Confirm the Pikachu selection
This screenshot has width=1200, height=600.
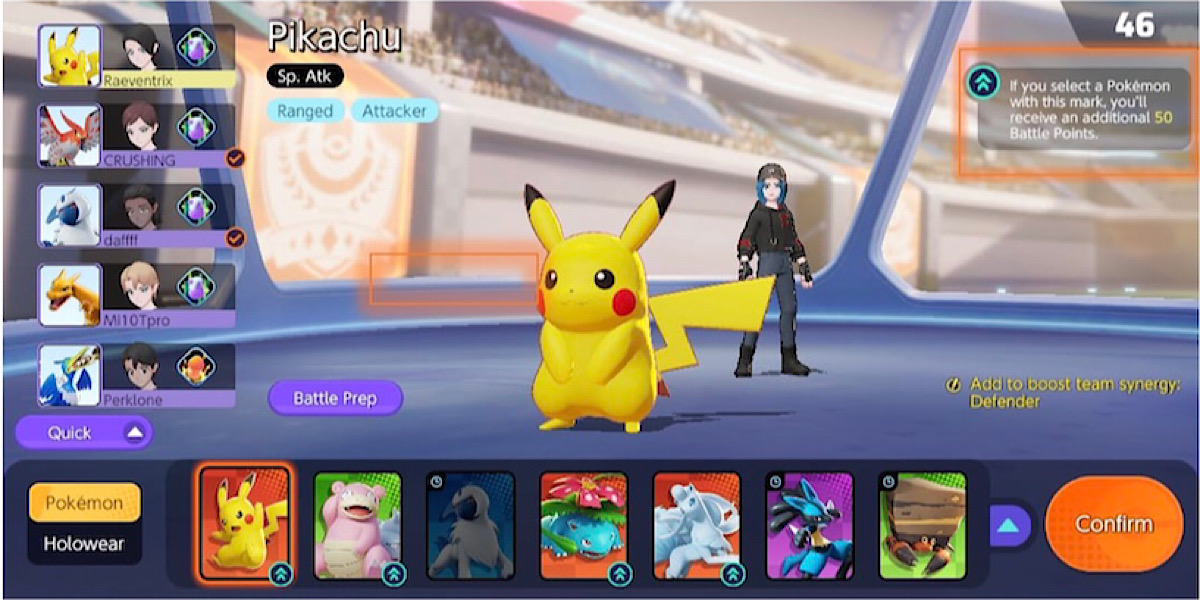[x=1113, y=524]
